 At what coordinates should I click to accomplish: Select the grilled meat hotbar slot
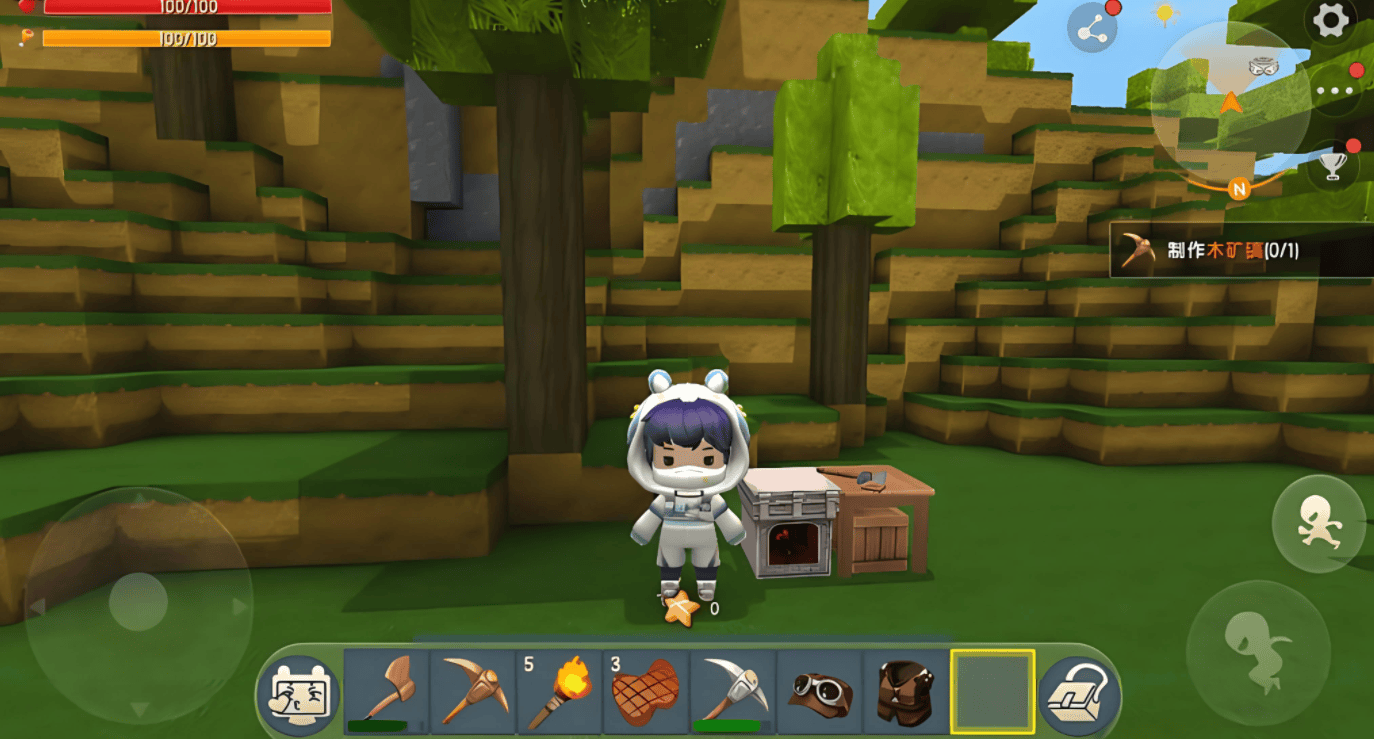[646, 690]
